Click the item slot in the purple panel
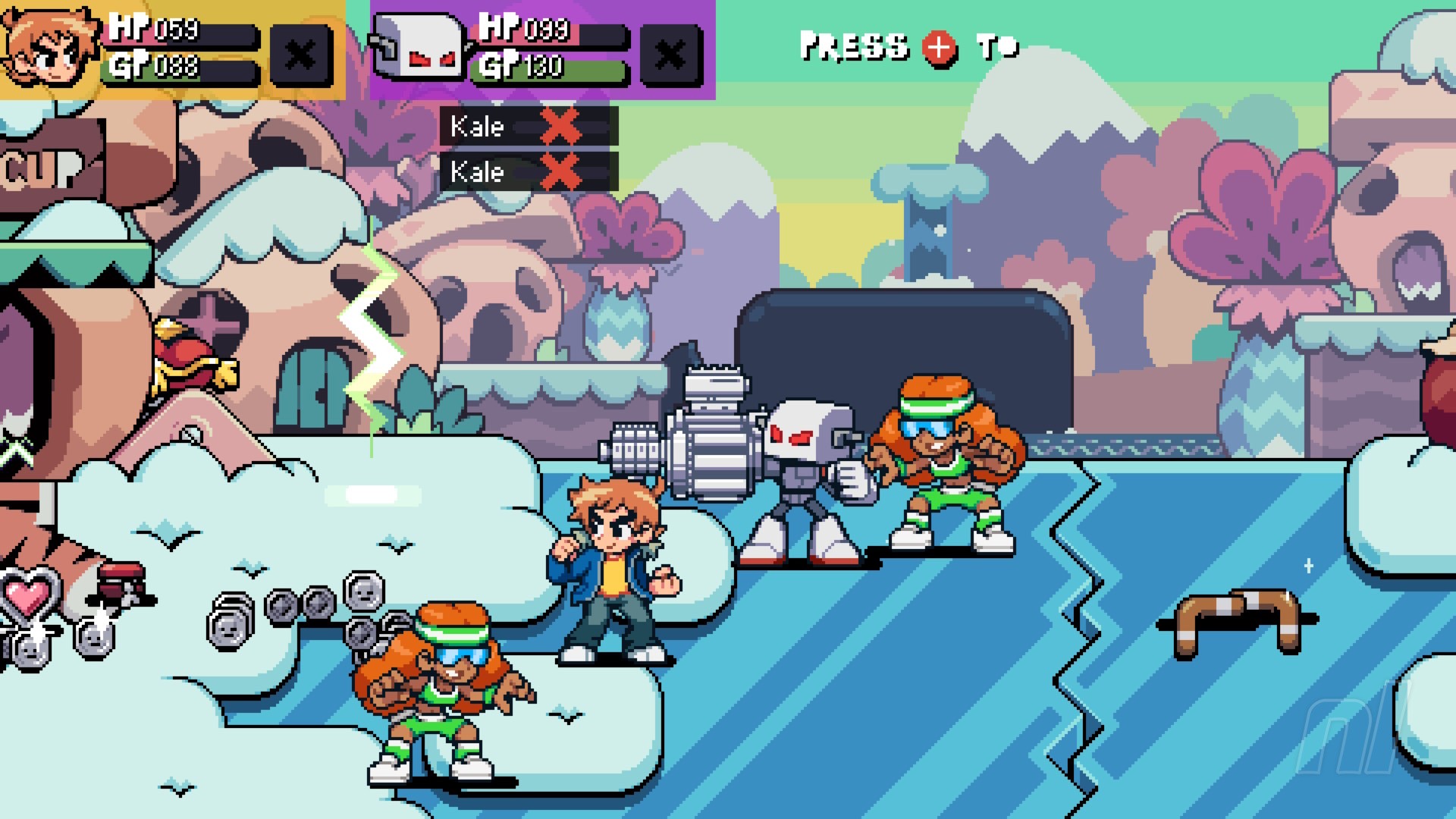Screen dimensions: 1456x819 tap(670, 55)
